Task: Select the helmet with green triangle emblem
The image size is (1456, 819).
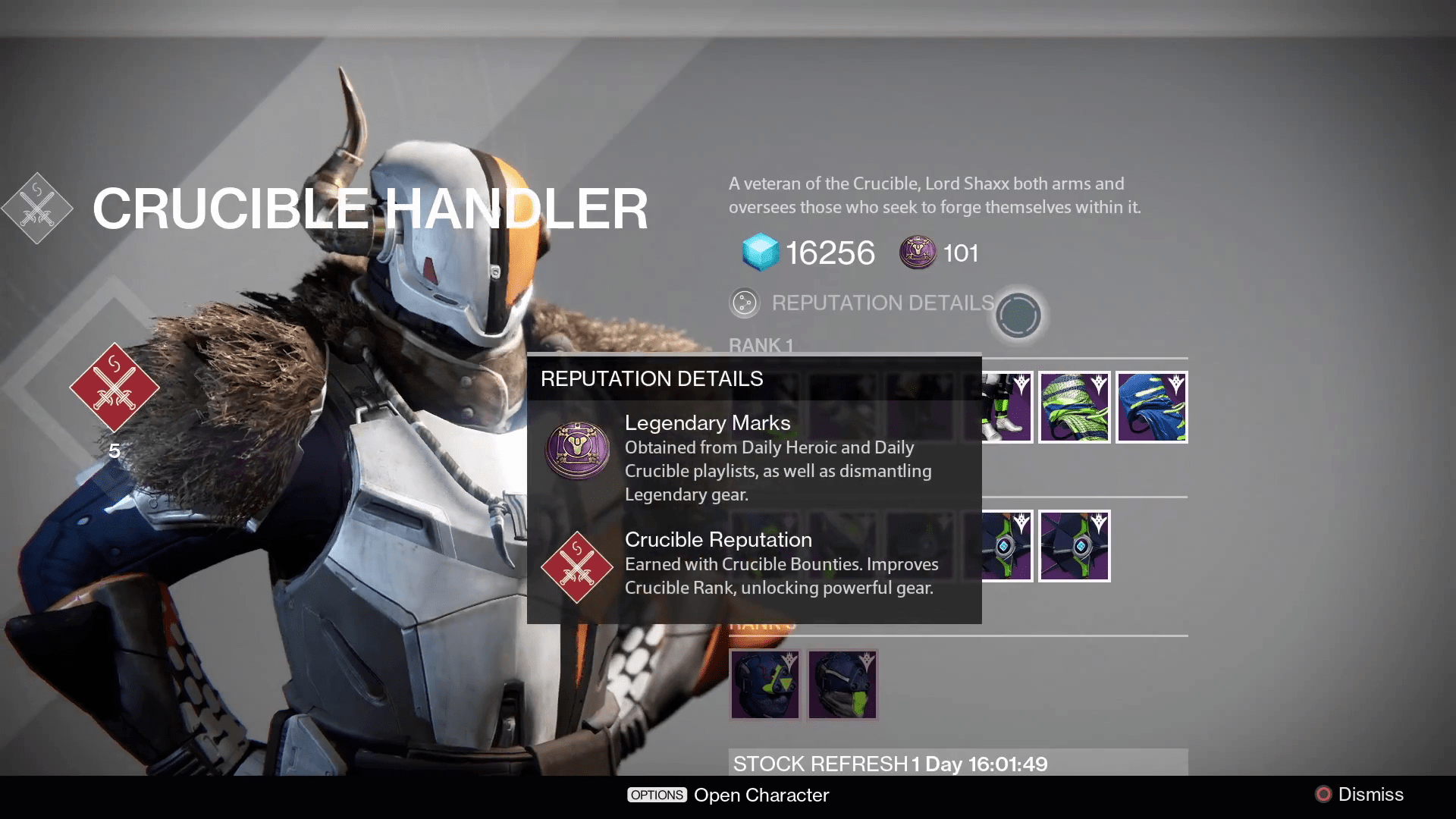Action: 765,685
